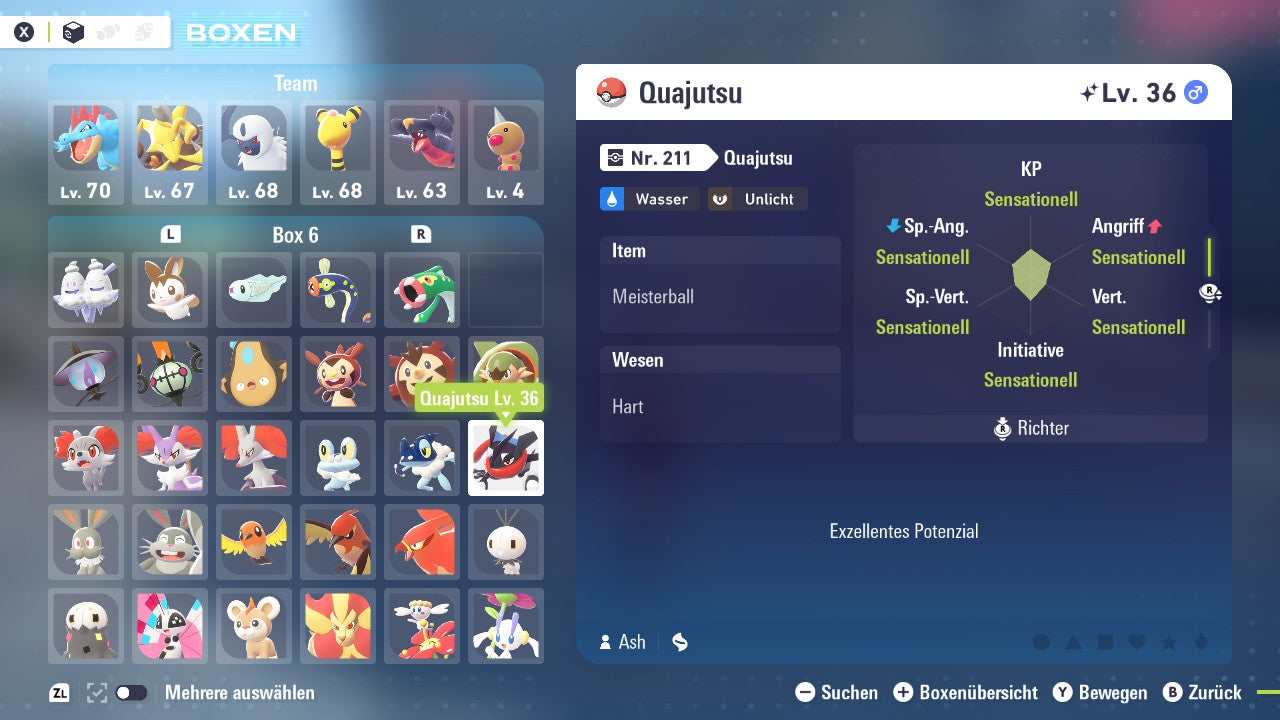
Task: Open the next box with the R button
Action: (422, 235)
